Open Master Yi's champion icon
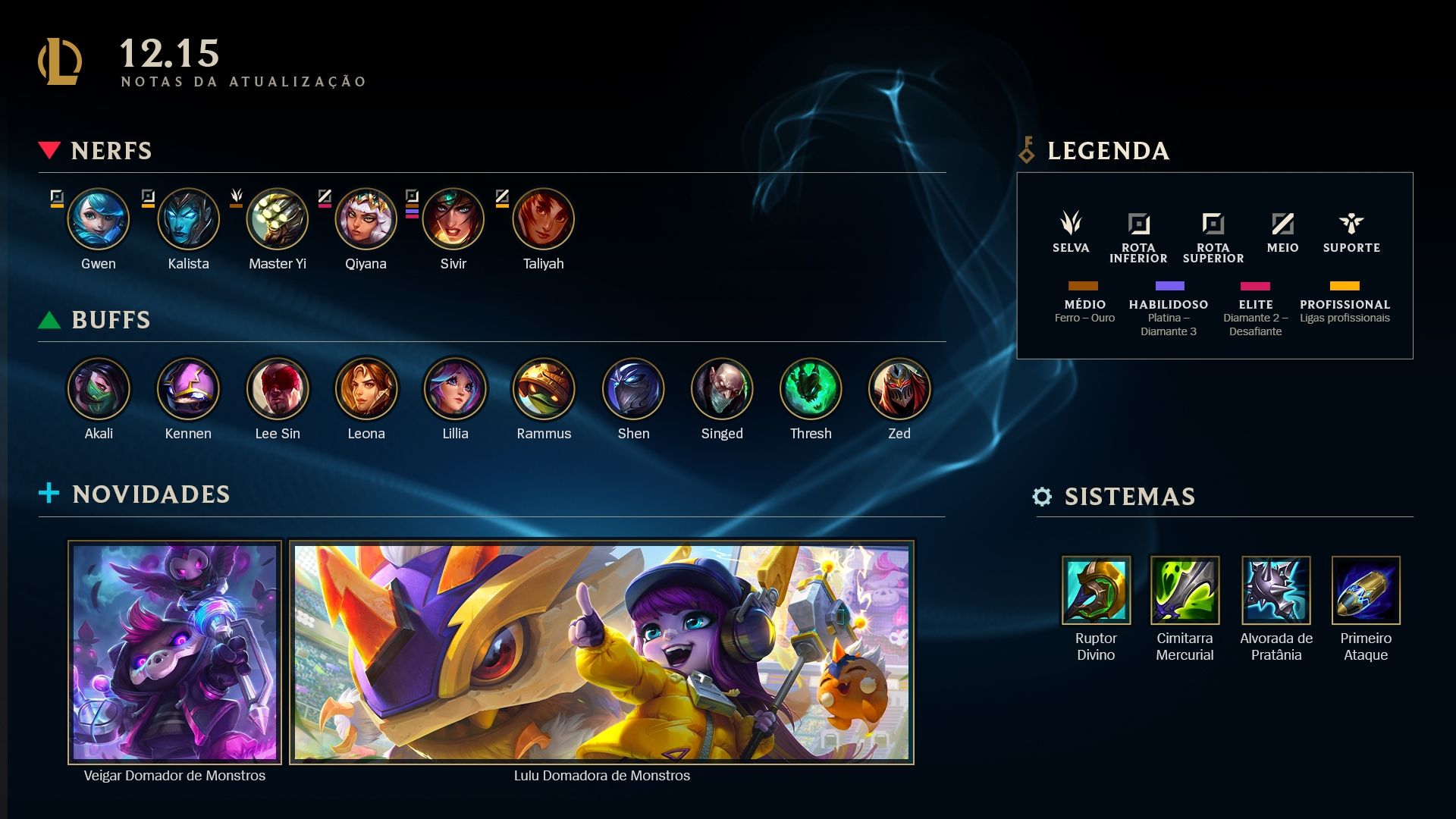 click(x=278, y=220)
